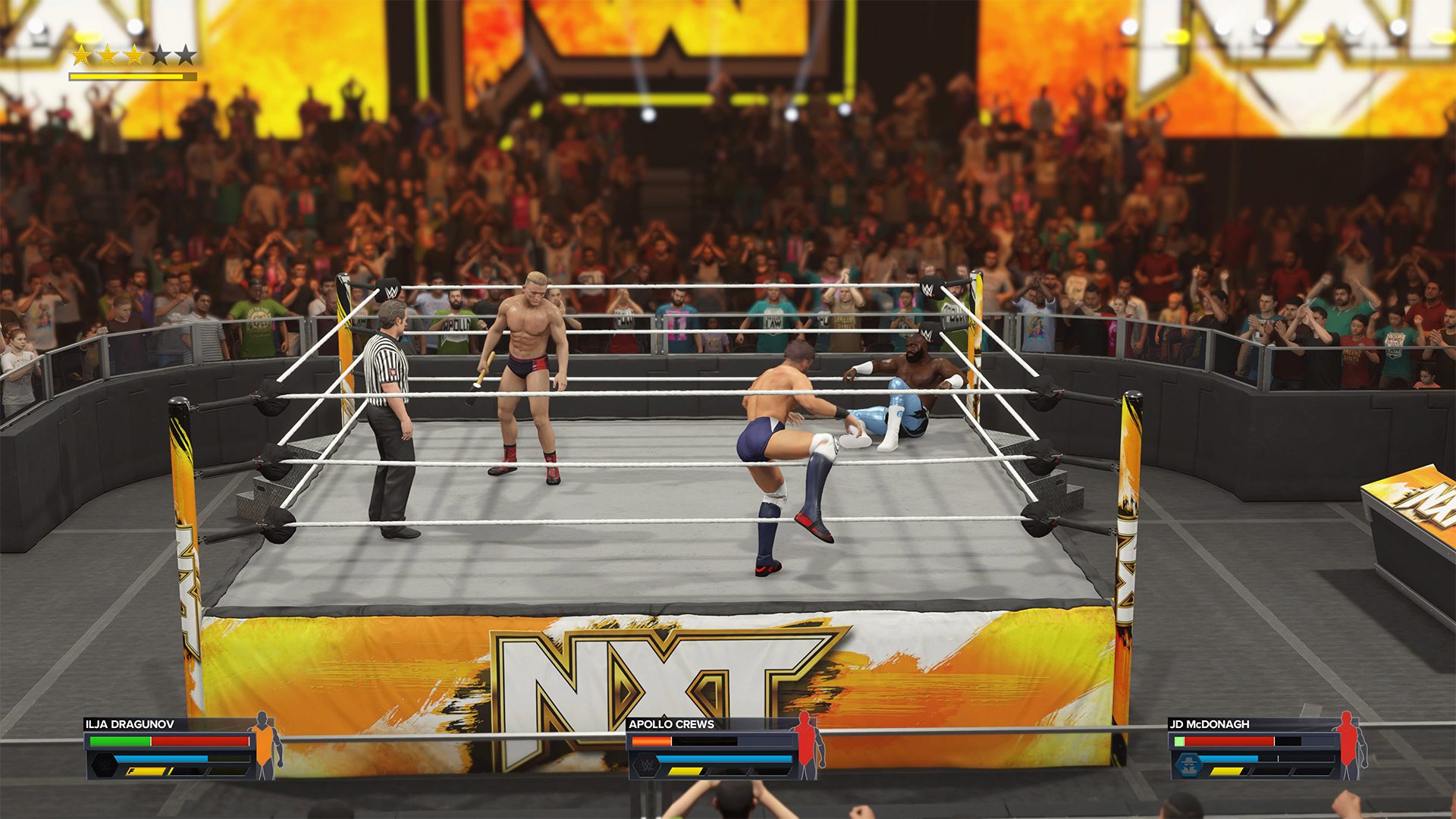The width and height of the screenshot is (1456, 819).
Task: Select JD McDonagh's blue payback ability icon
Action: (1186, 764)
